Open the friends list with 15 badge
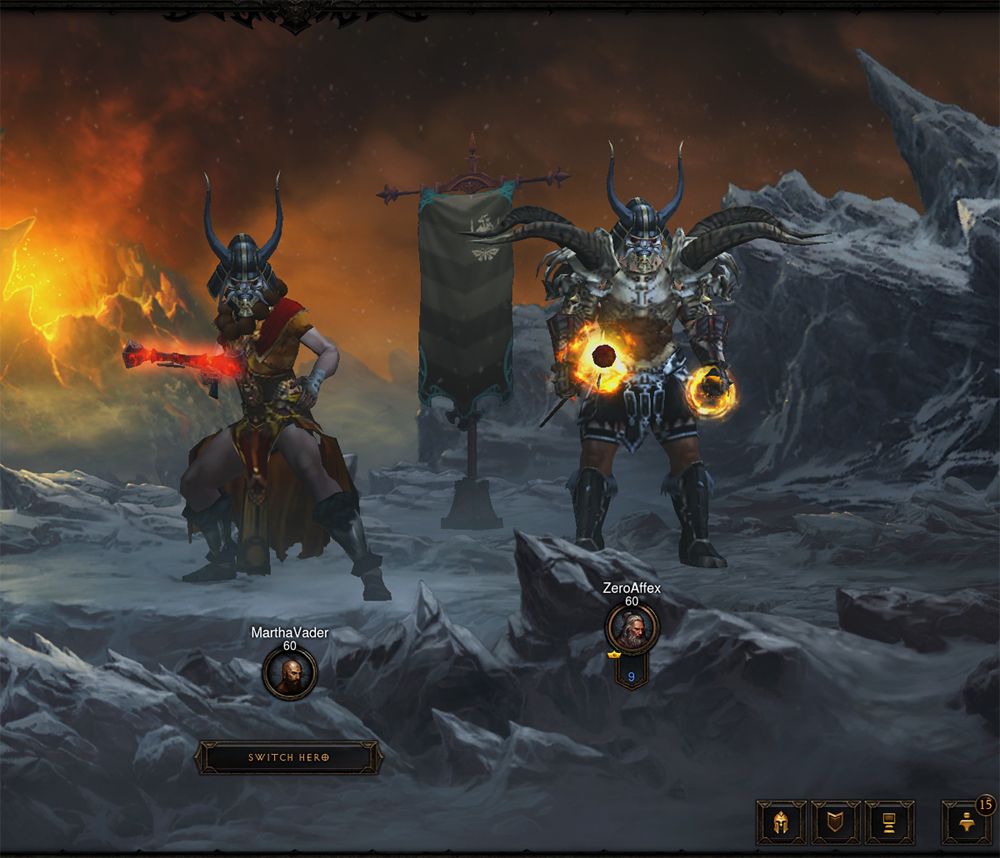 [x=966, y=822]
